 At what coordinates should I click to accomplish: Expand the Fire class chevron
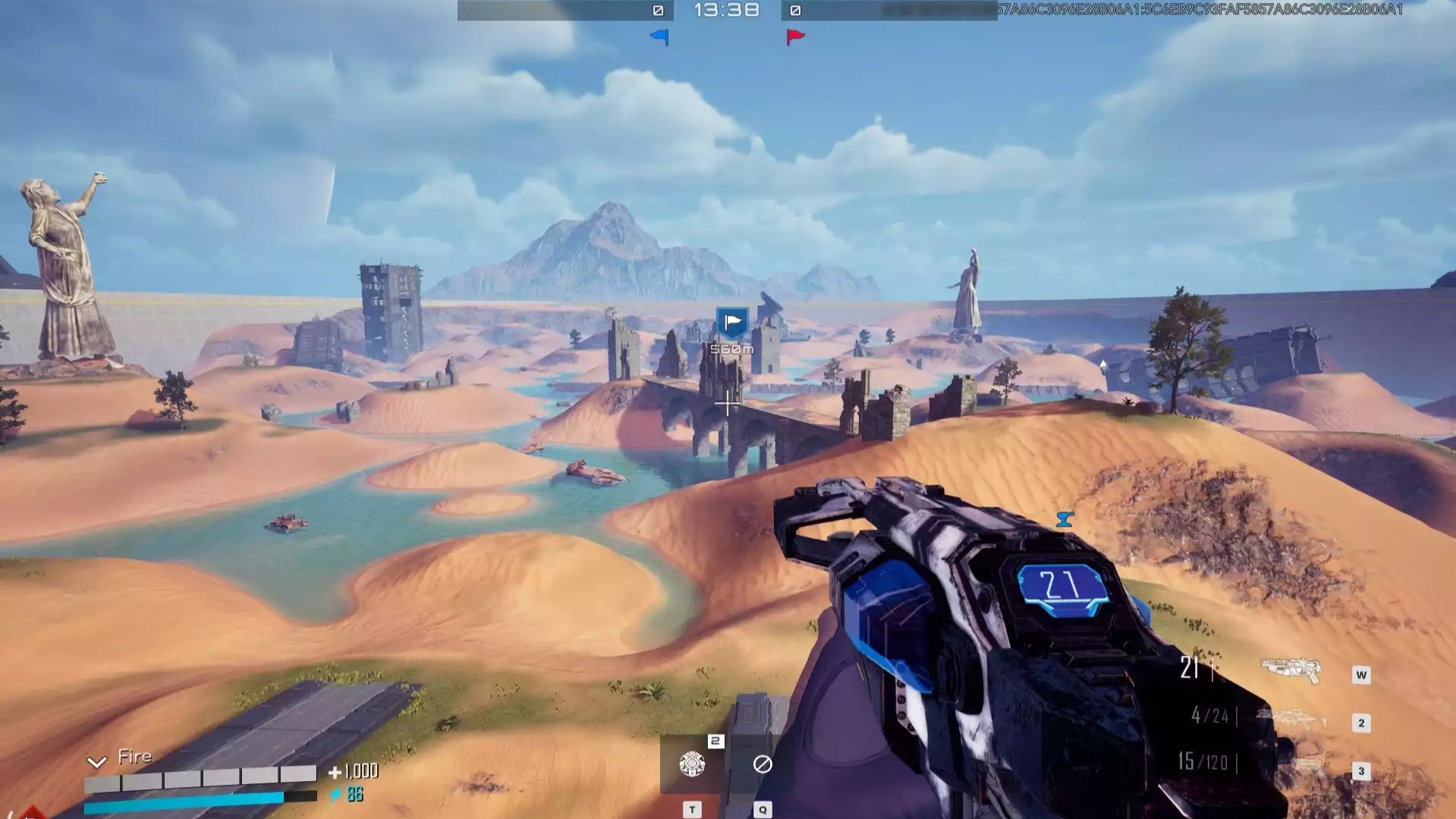(x=96, y=761)
